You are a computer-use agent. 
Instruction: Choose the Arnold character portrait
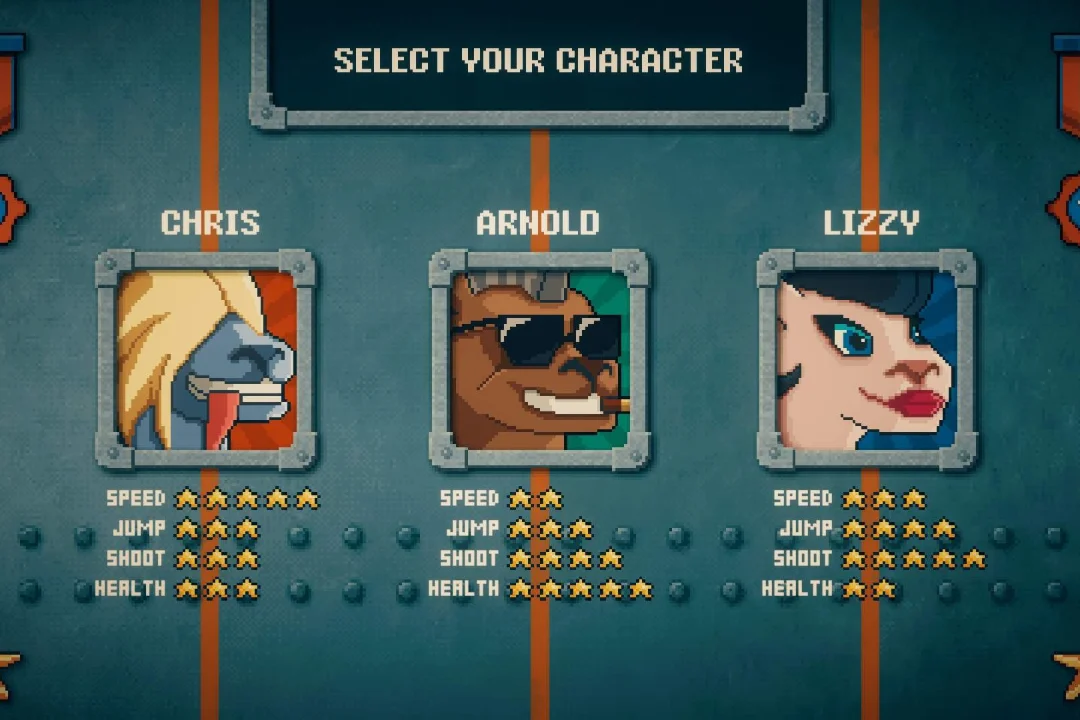(x=539, y=360)
